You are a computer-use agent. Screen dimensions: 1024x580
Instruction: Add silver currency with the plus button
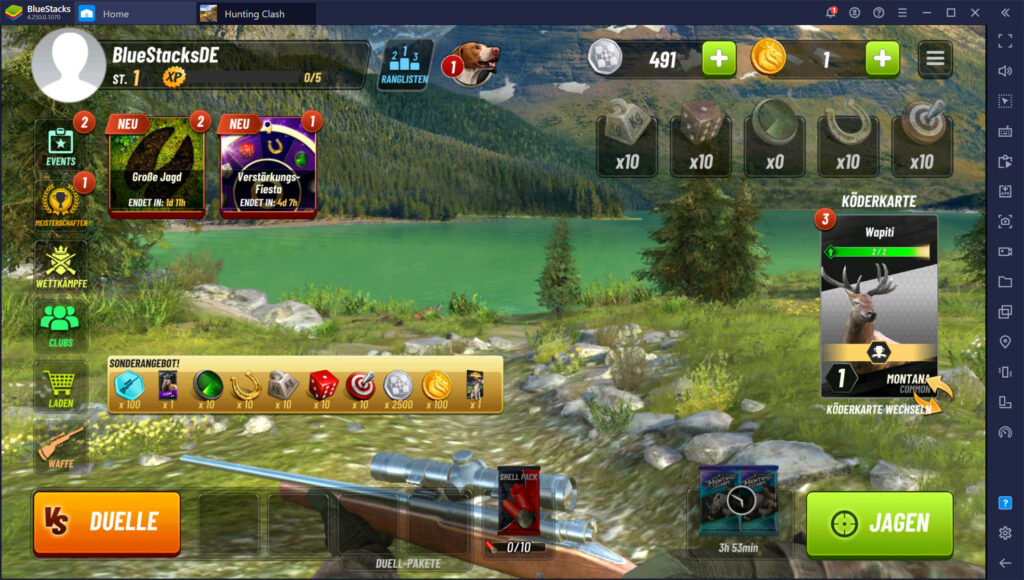point(718,59)
